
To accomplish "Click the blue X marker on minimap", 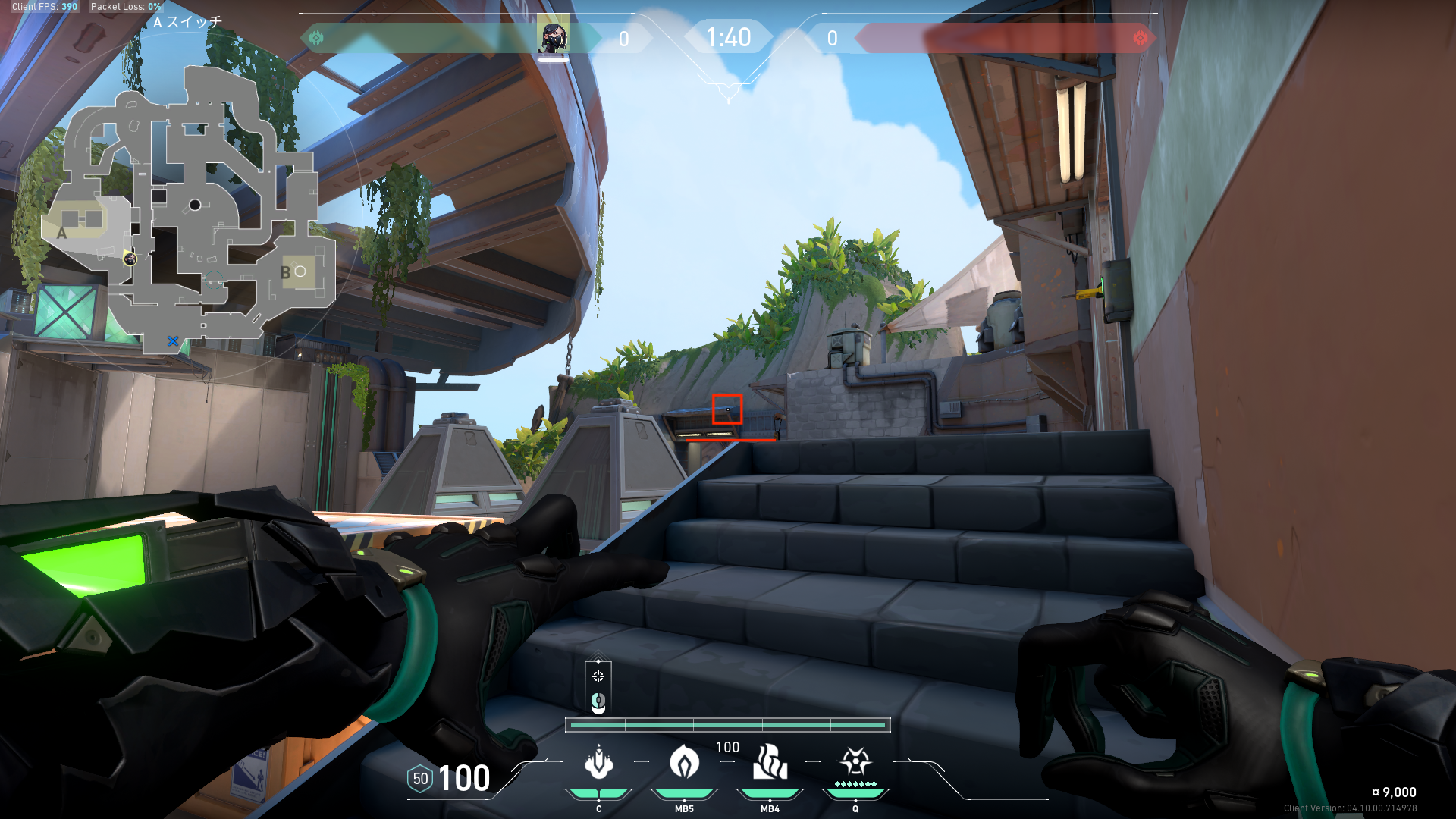I will pyautogui.click(x=173, y=341).
